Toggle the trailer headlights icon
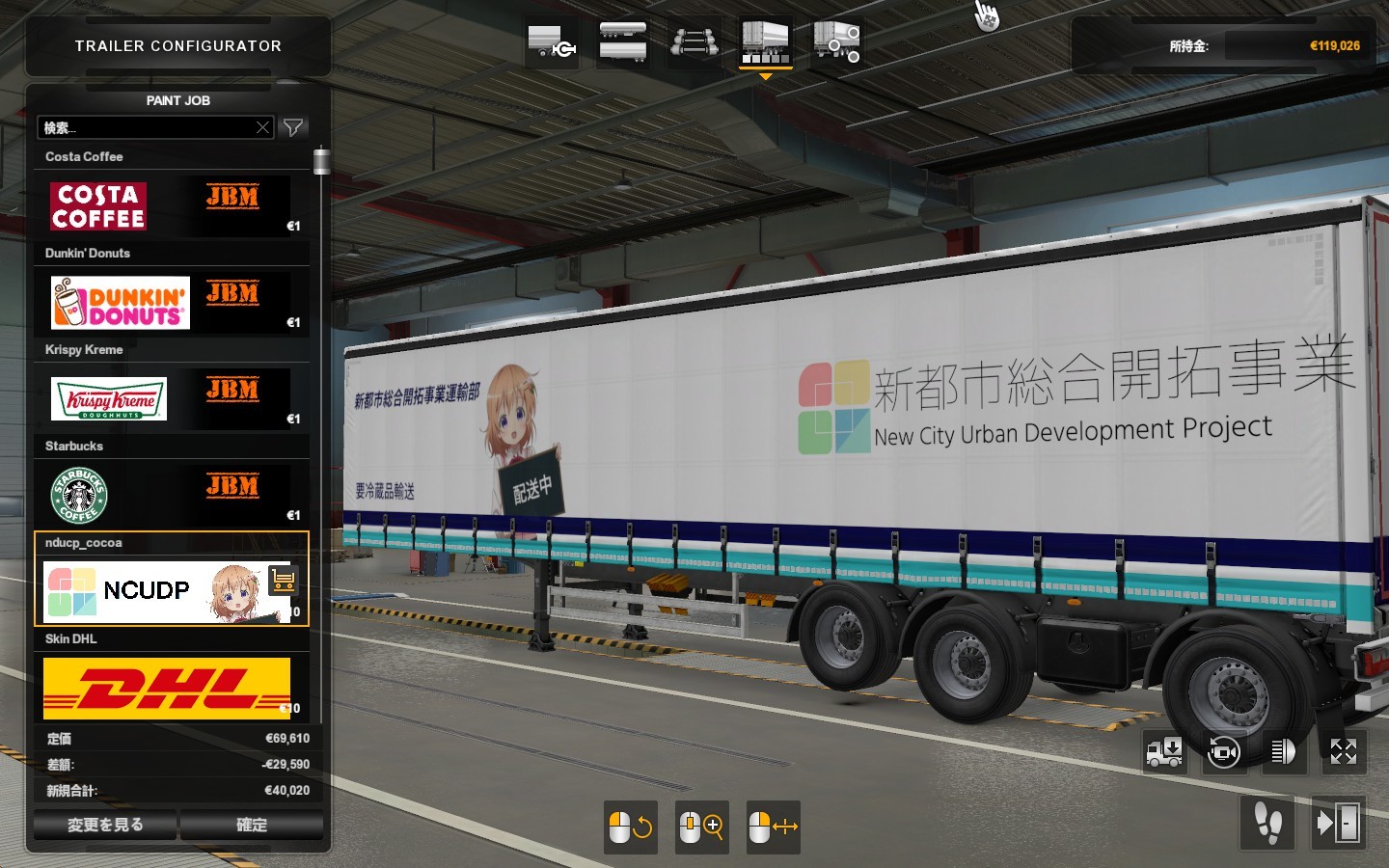 coord(1282,751)
